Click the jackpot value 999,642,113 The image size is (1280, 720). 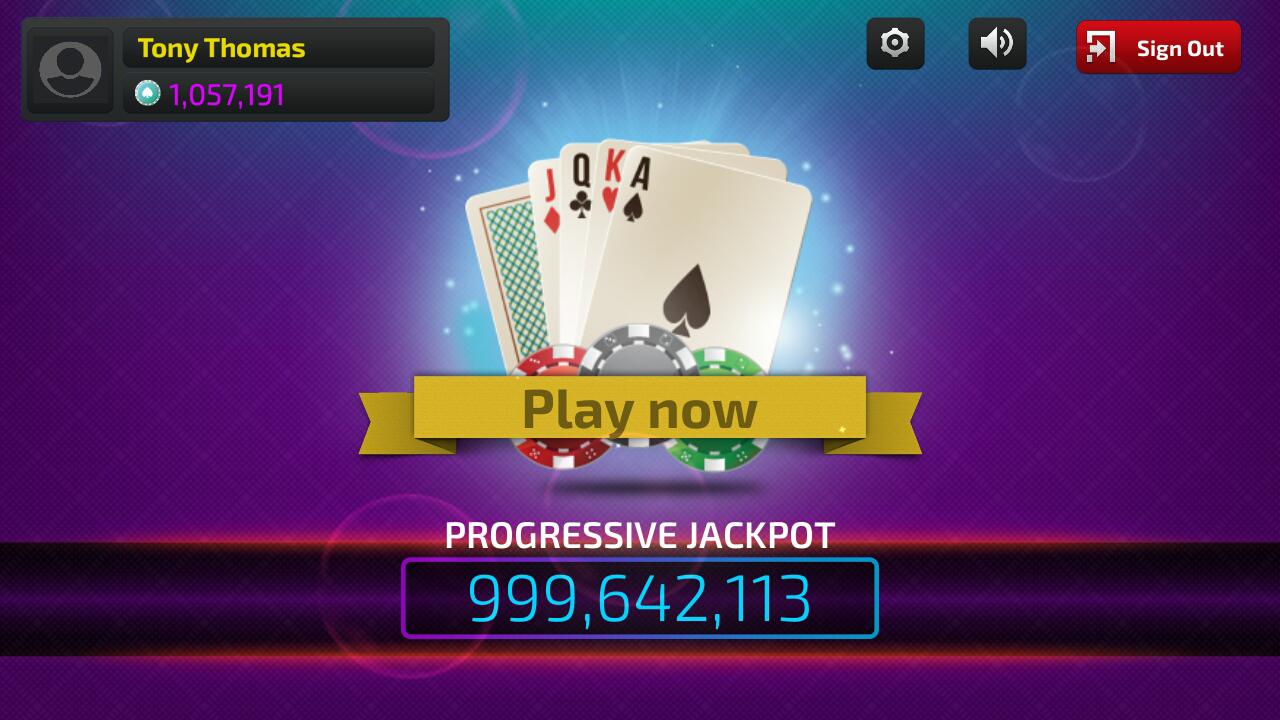point(640,598)
